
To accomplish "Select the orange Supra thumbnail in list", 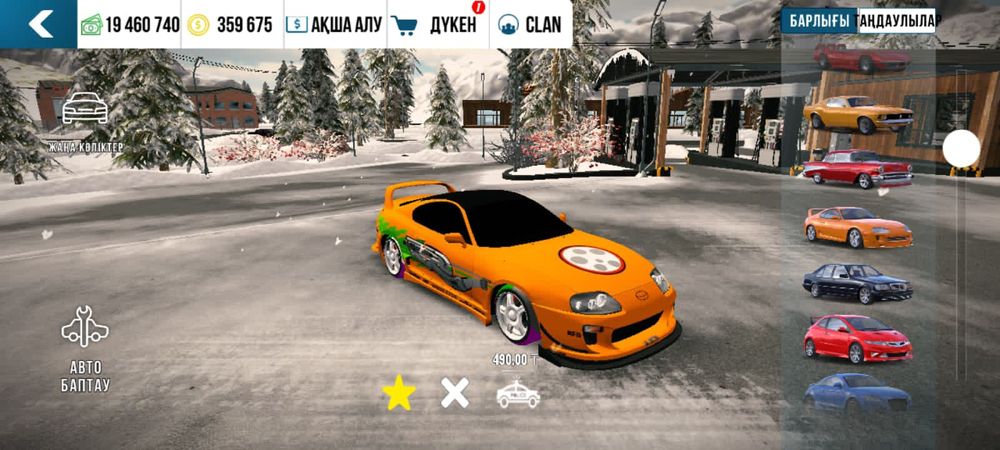I will tap(858, 226).
